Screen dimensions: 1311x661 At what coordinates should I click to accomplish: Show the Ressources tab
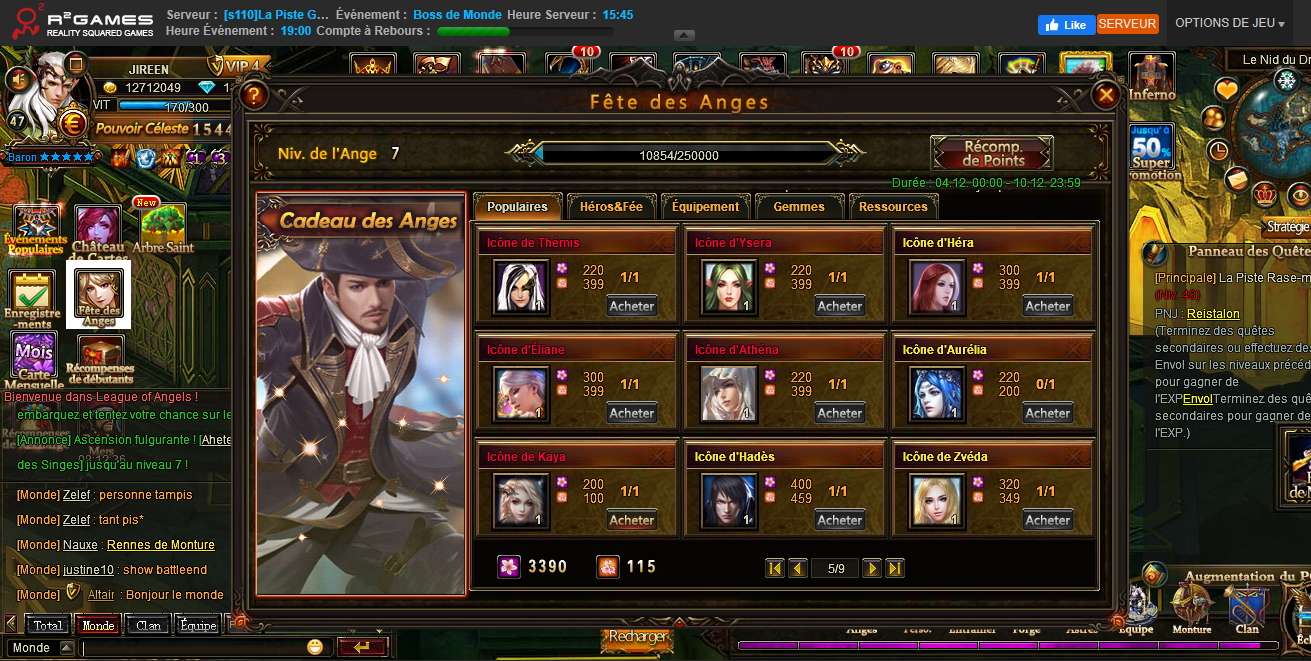click(893, 207)
